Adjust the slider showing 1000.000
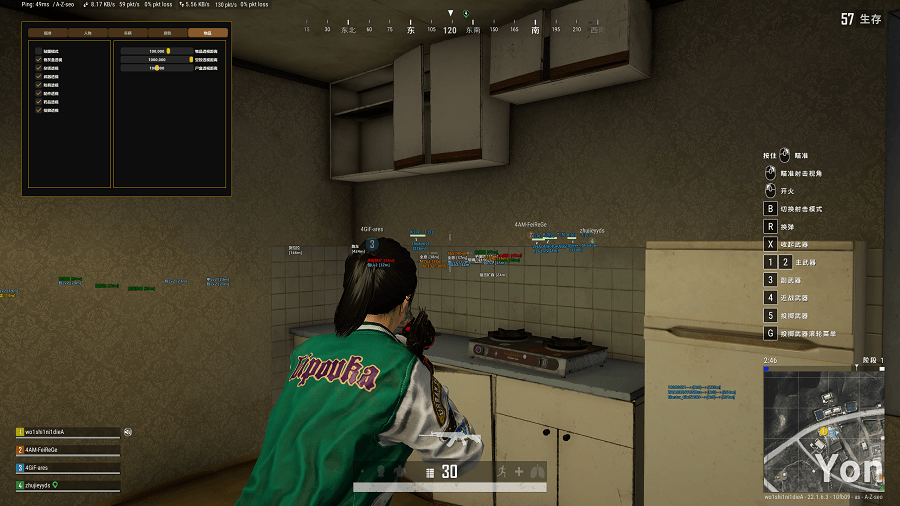This screenshot has height=506, width=900. [190, 59]
